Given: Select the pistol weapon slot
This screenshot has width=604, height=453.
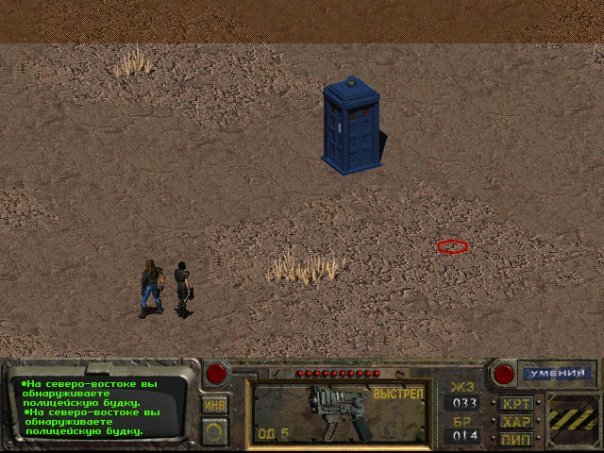Looking at the screenshot, I should (340, 410).
